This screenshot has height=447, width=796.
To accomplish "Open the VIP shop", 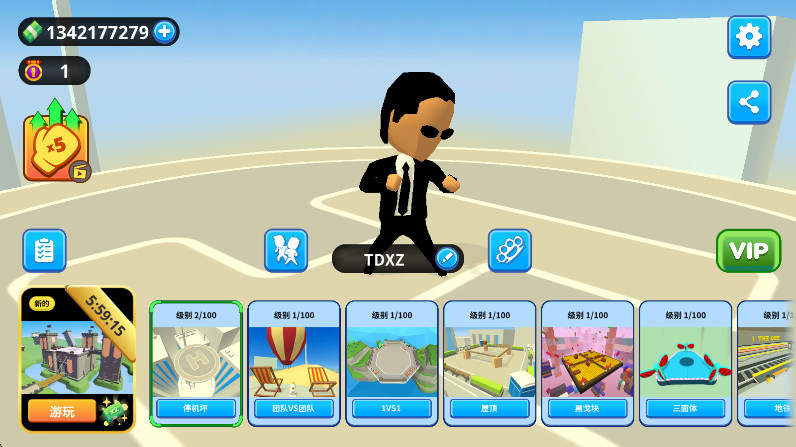I will tap(748, 250).
